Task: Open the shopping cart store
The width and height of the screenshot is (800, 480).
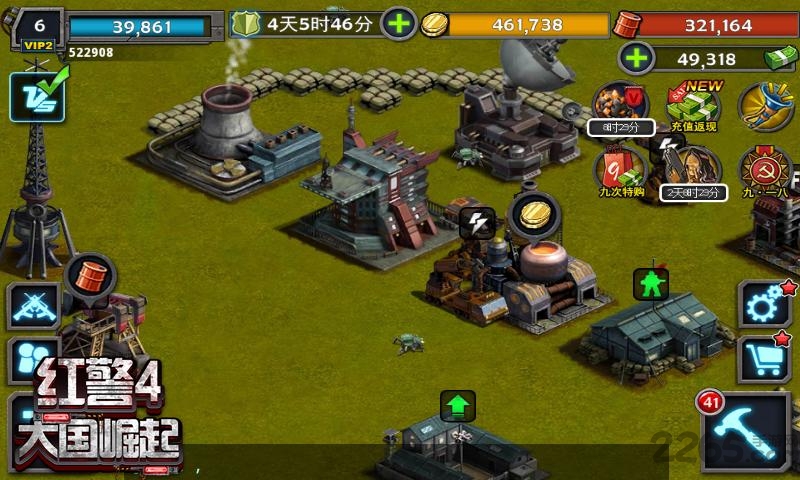Action: (764, 358)
